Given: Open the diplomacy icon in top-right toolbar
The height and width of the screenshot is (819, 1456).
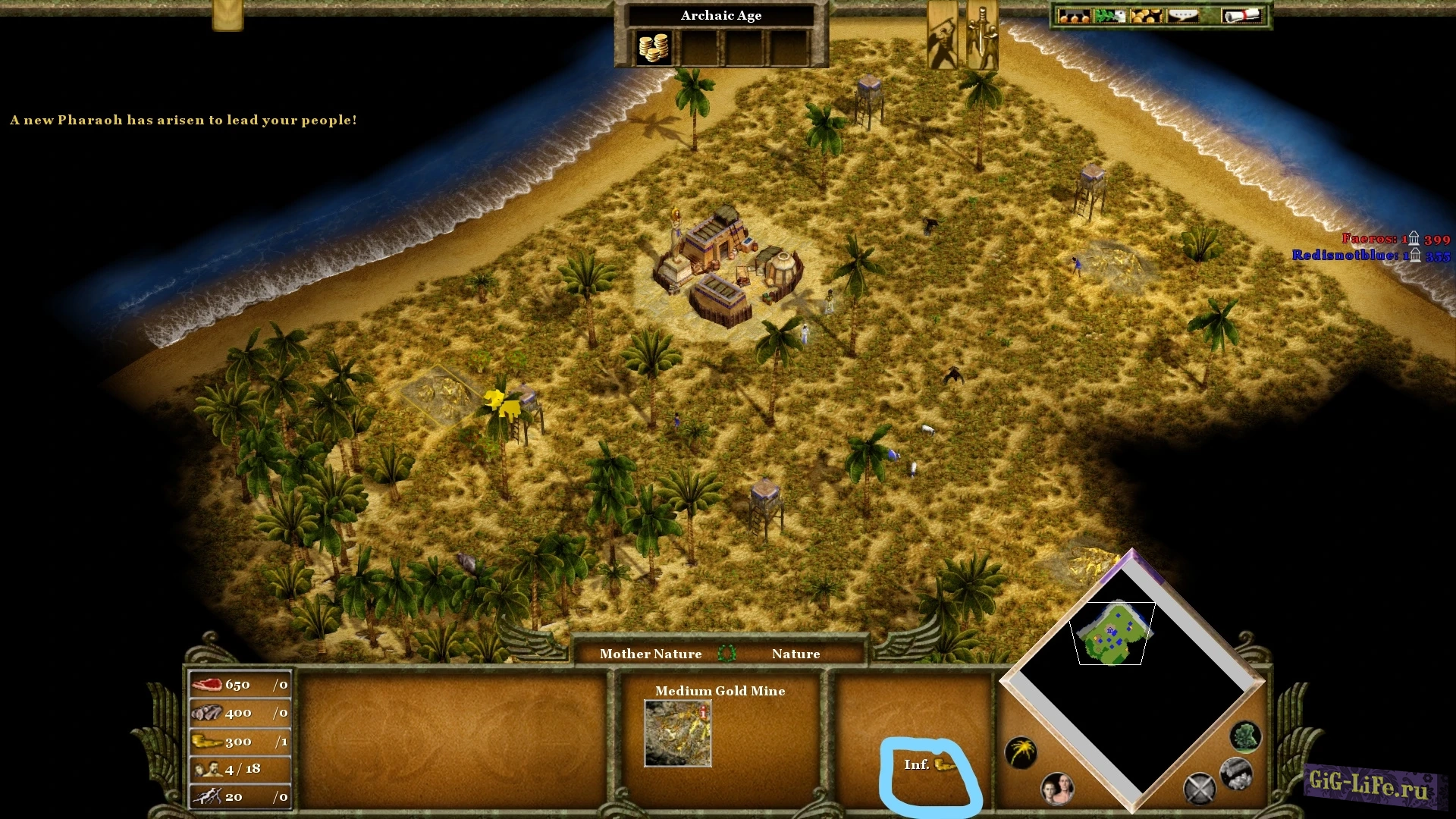Looking at the screenshot, I should coord(1073,15).
